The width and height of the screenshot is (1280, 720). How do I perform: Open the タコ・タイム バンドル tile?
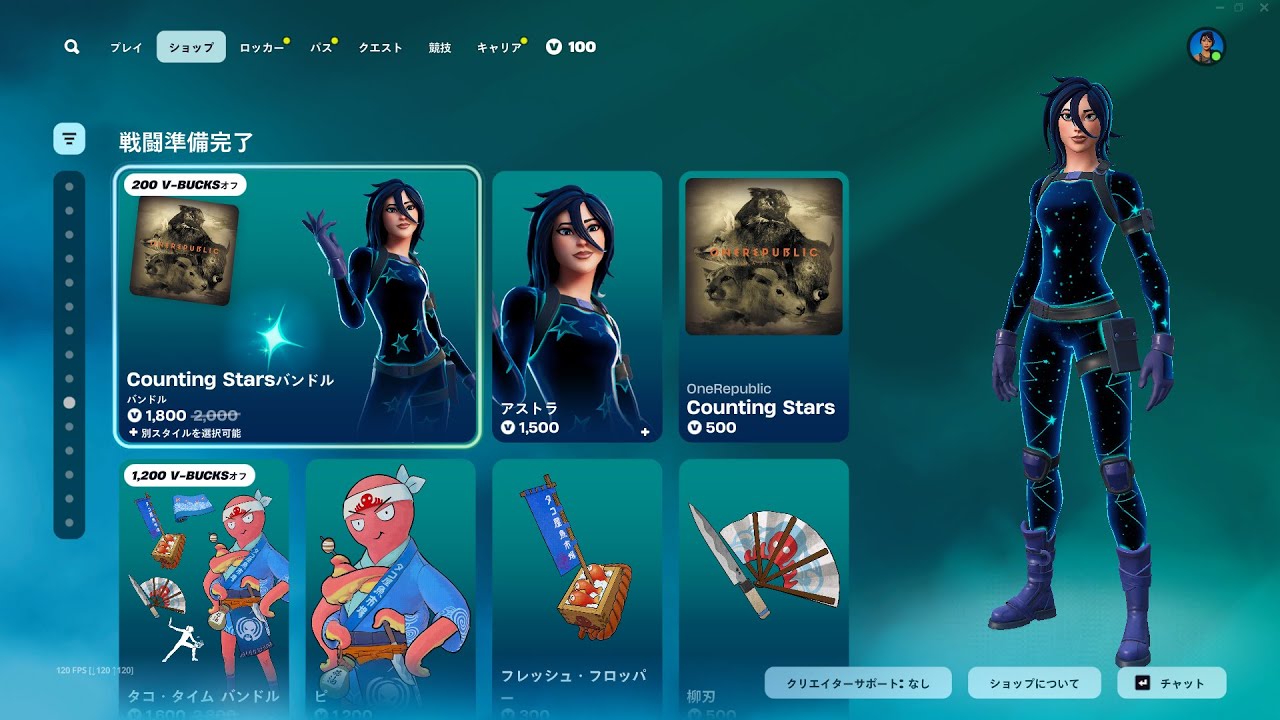pyautogui.click(x=204, y=588)
